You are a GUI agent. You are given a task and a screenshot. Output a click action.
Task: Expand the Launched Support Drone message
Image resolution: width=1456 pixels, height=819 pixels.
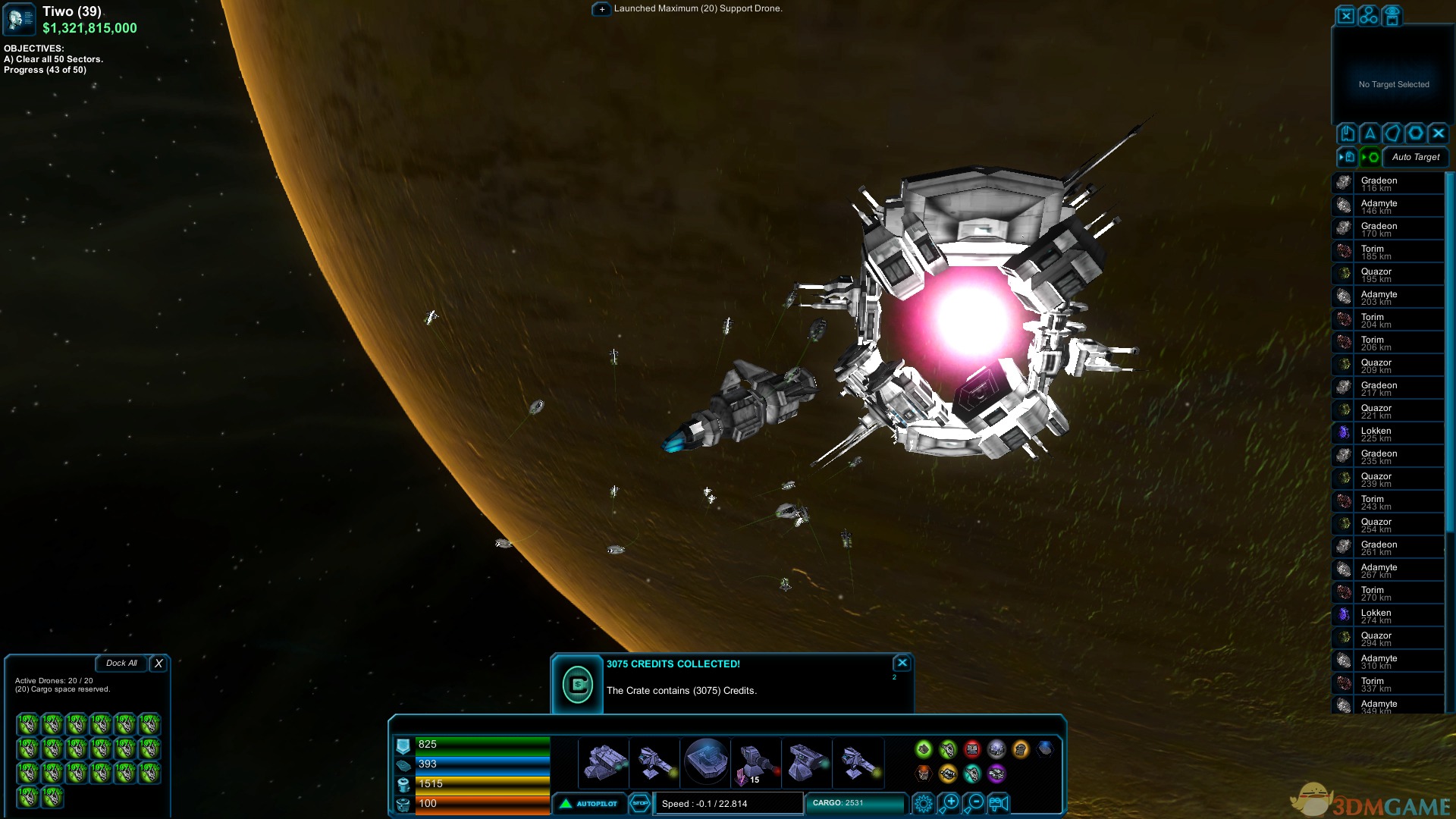pyautogui.click(x=601, y=9)
